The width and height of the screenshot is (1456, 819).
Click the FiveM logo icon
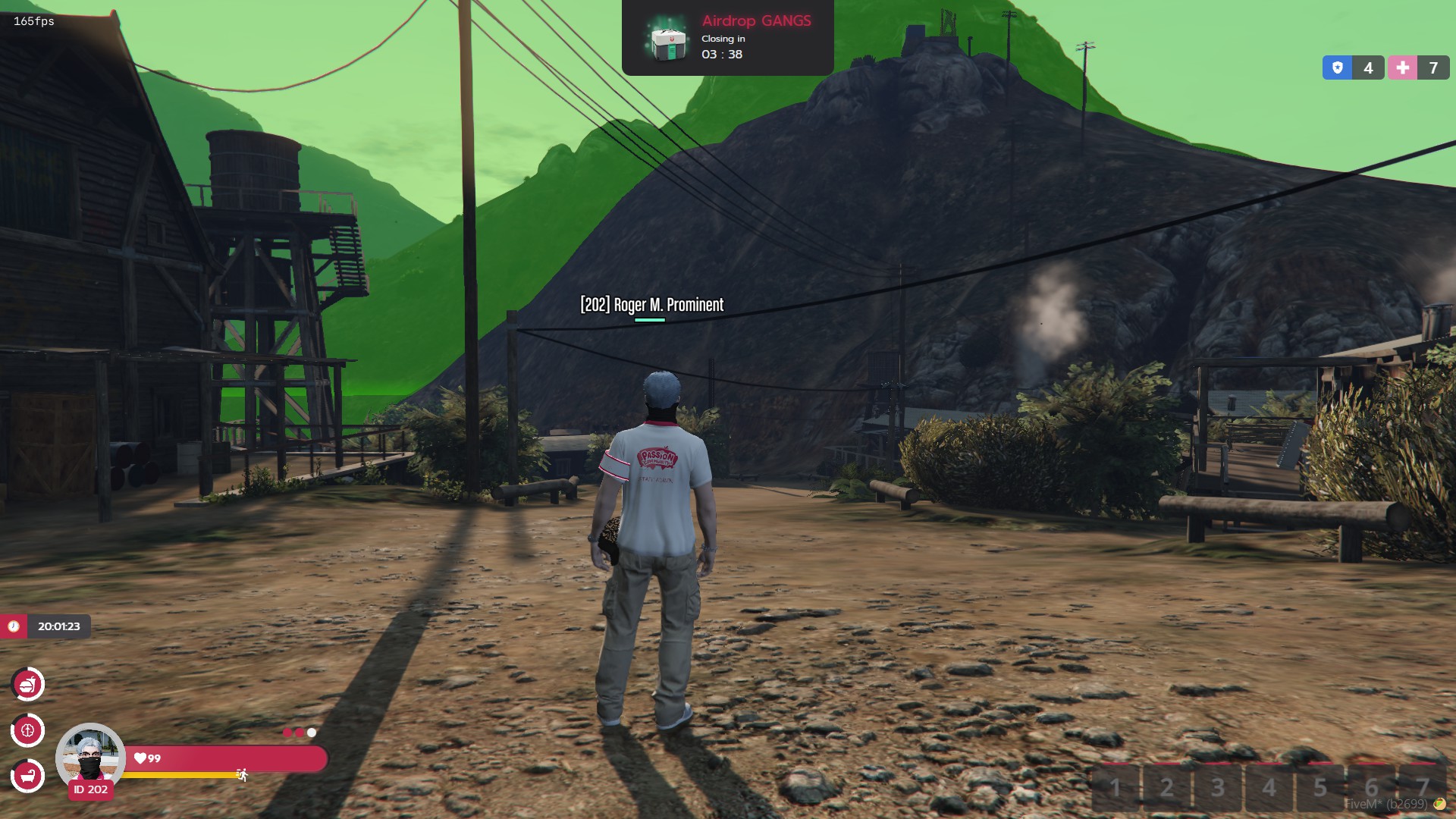[x=1439, y=805]
